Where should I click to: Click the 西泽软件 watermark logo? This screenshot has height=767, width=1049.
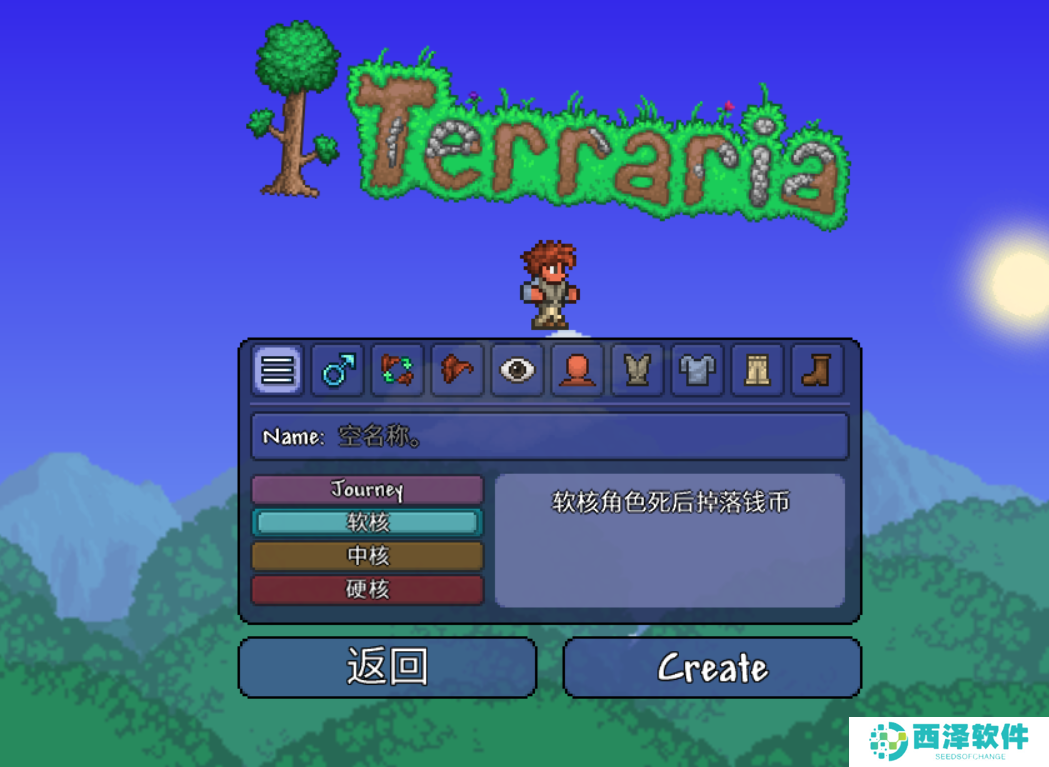click(x=948, y=741)
